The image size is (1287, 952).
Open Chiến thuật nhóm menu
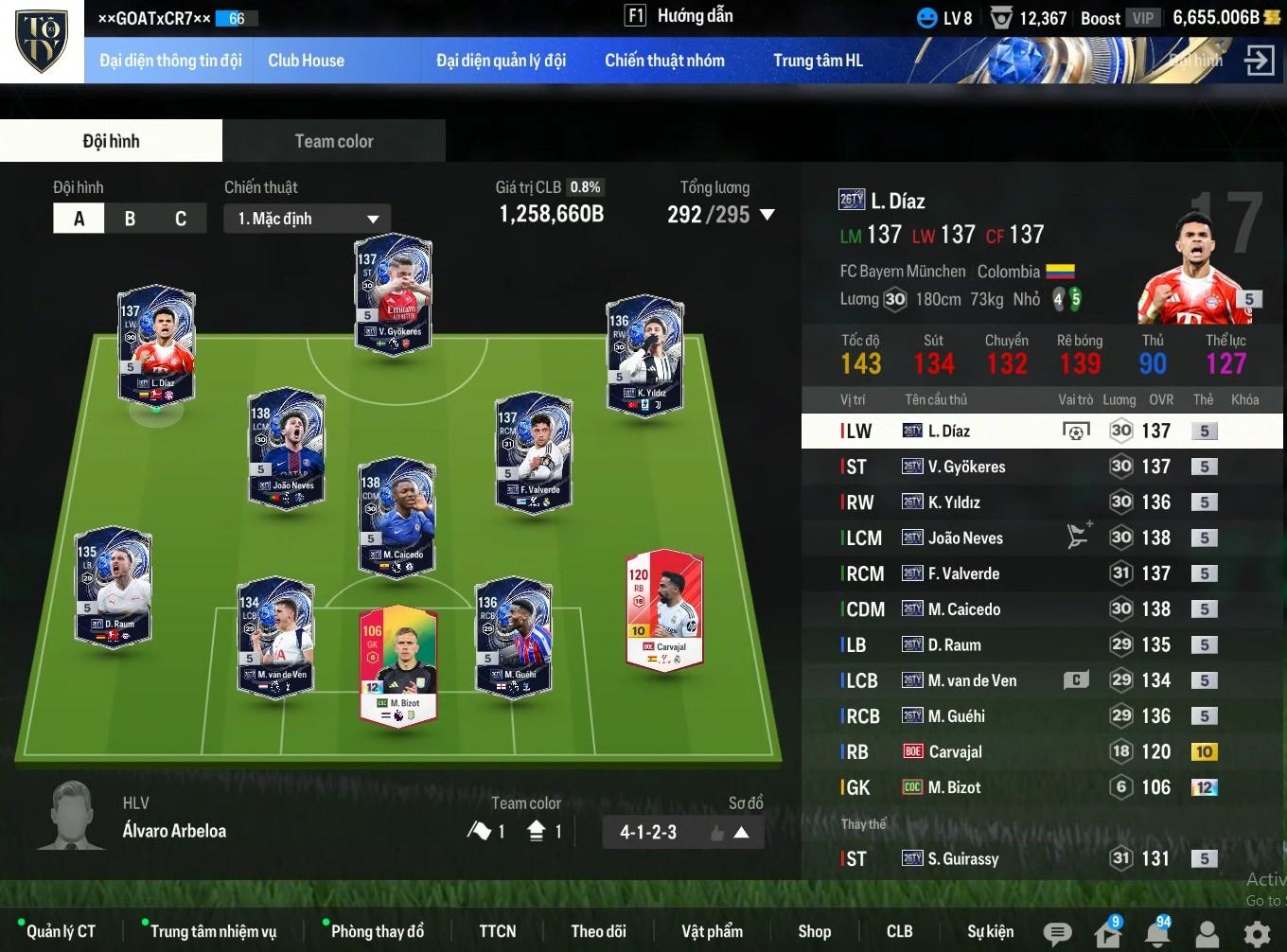(664, 61)
